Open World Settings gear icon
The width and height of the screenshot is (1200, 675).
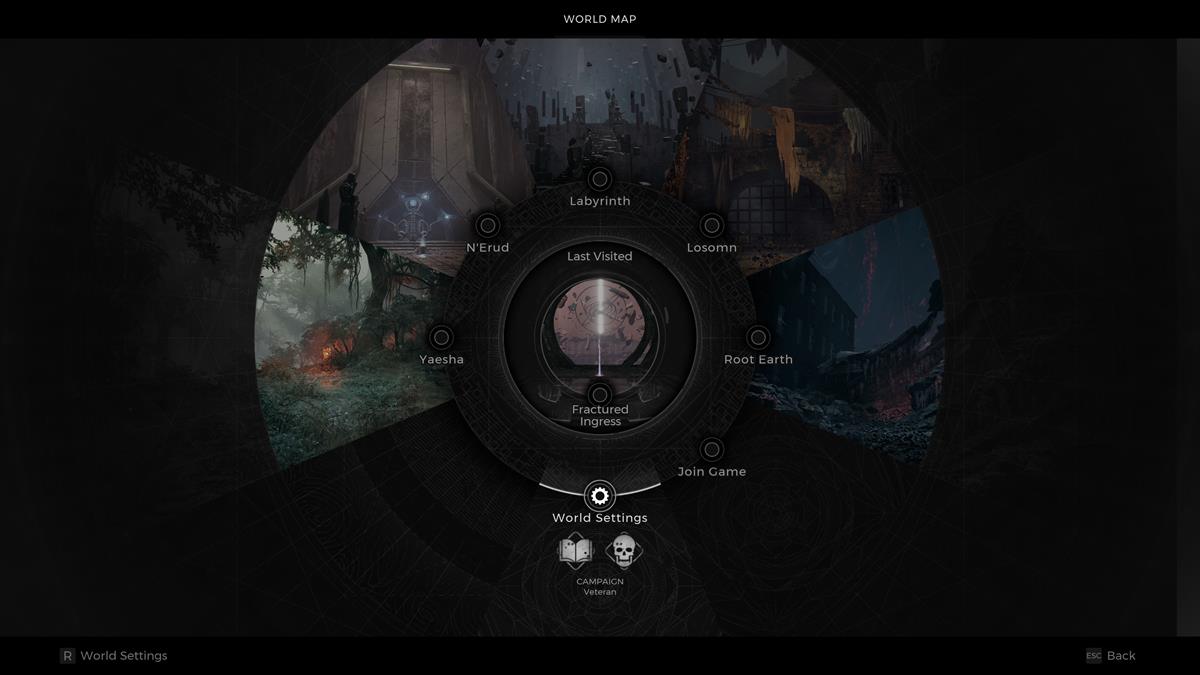[599, 495]
